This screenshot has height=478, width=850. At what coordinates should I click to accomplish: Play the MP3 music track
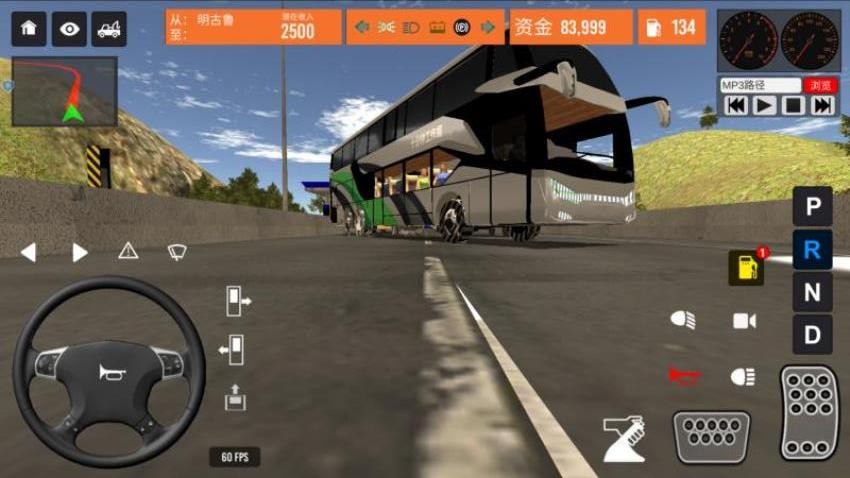(765, 105)
